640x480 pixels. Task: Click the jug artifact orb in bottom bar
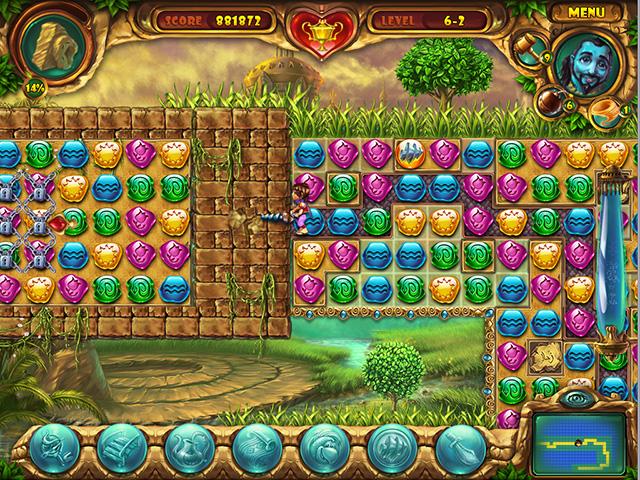coord(188,447)
